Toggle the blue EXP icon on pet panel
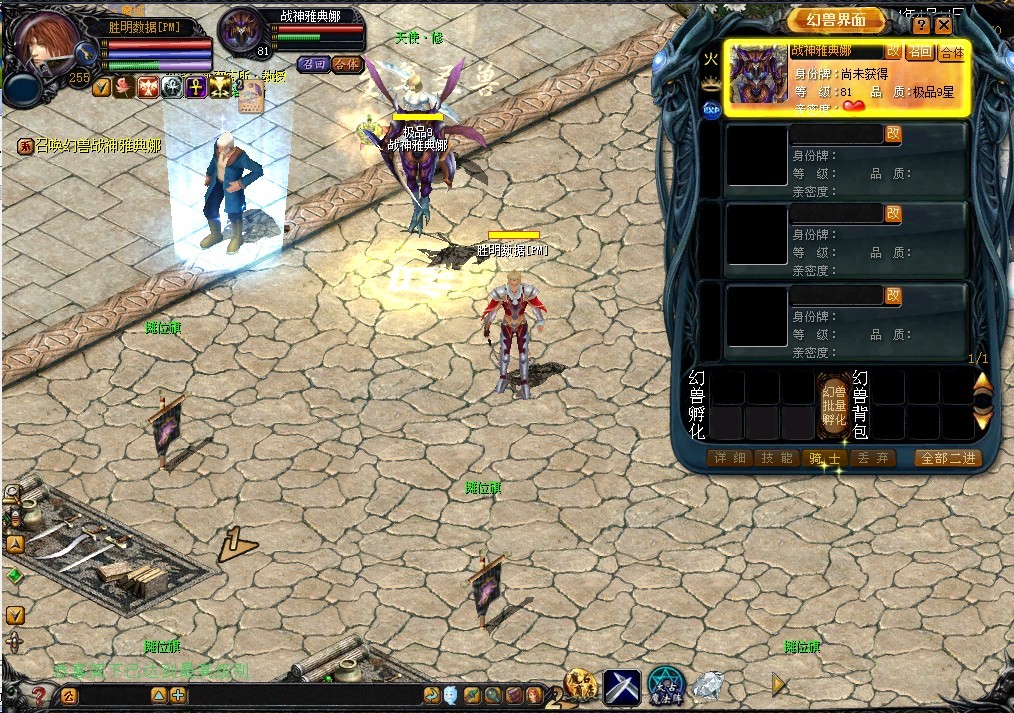 click(711, 110)
